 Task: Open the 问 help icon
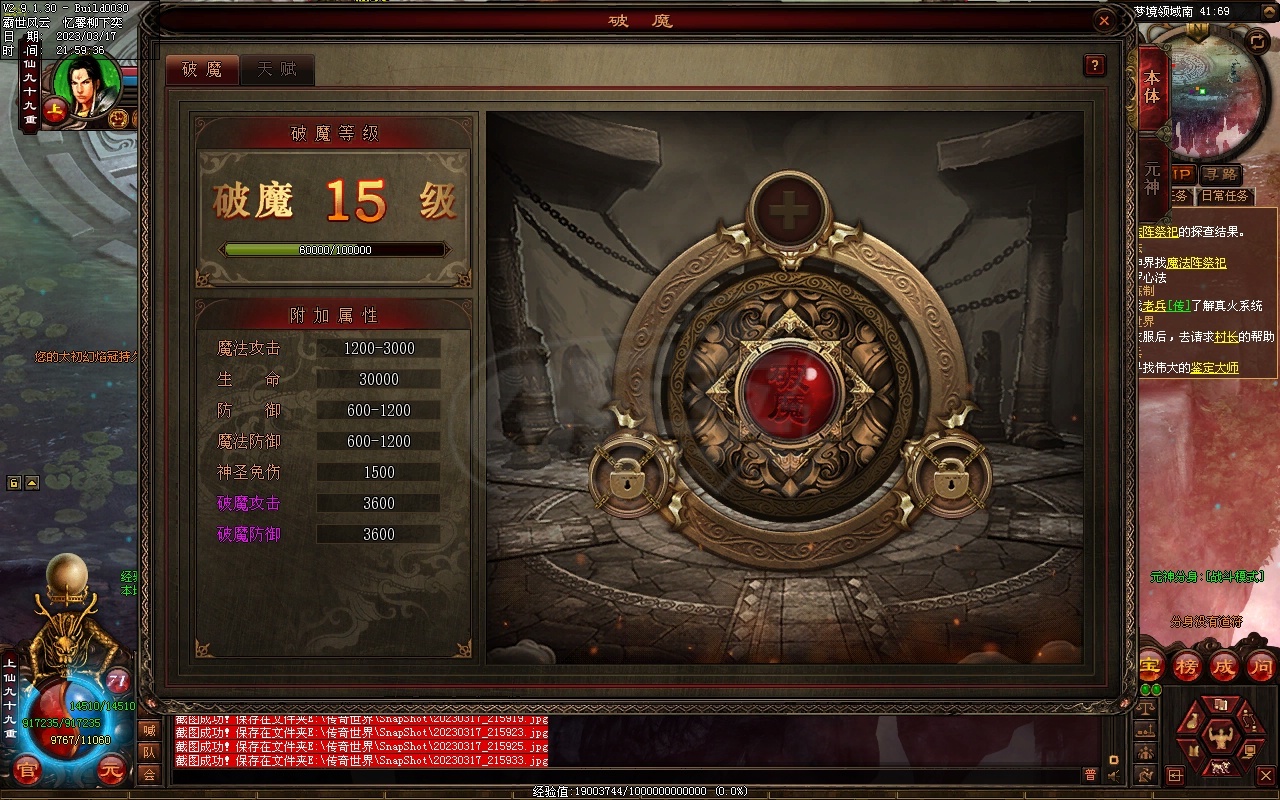1258,665
